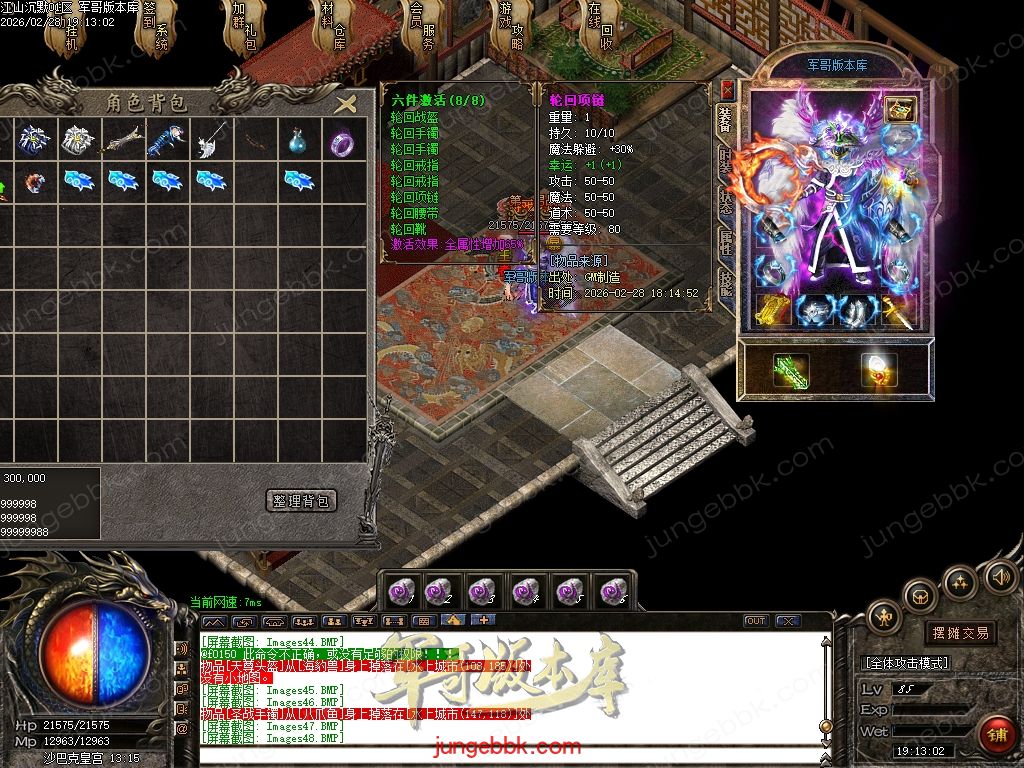Open the 会员服务 member services banner
The image size is (1024, 768).
click(x=421, y=30)
